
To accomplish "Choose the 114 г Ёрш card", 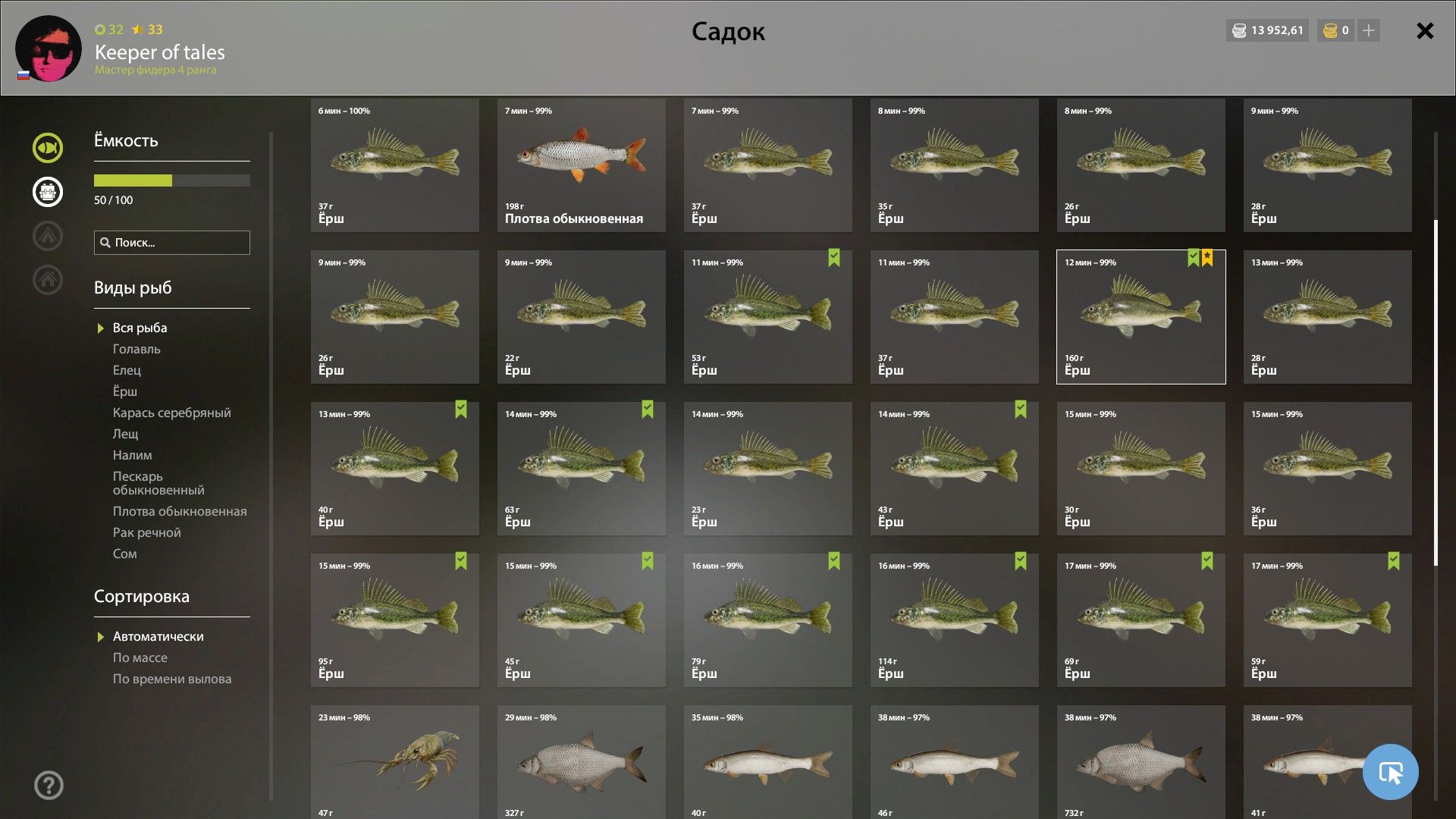I will point(954,620).
